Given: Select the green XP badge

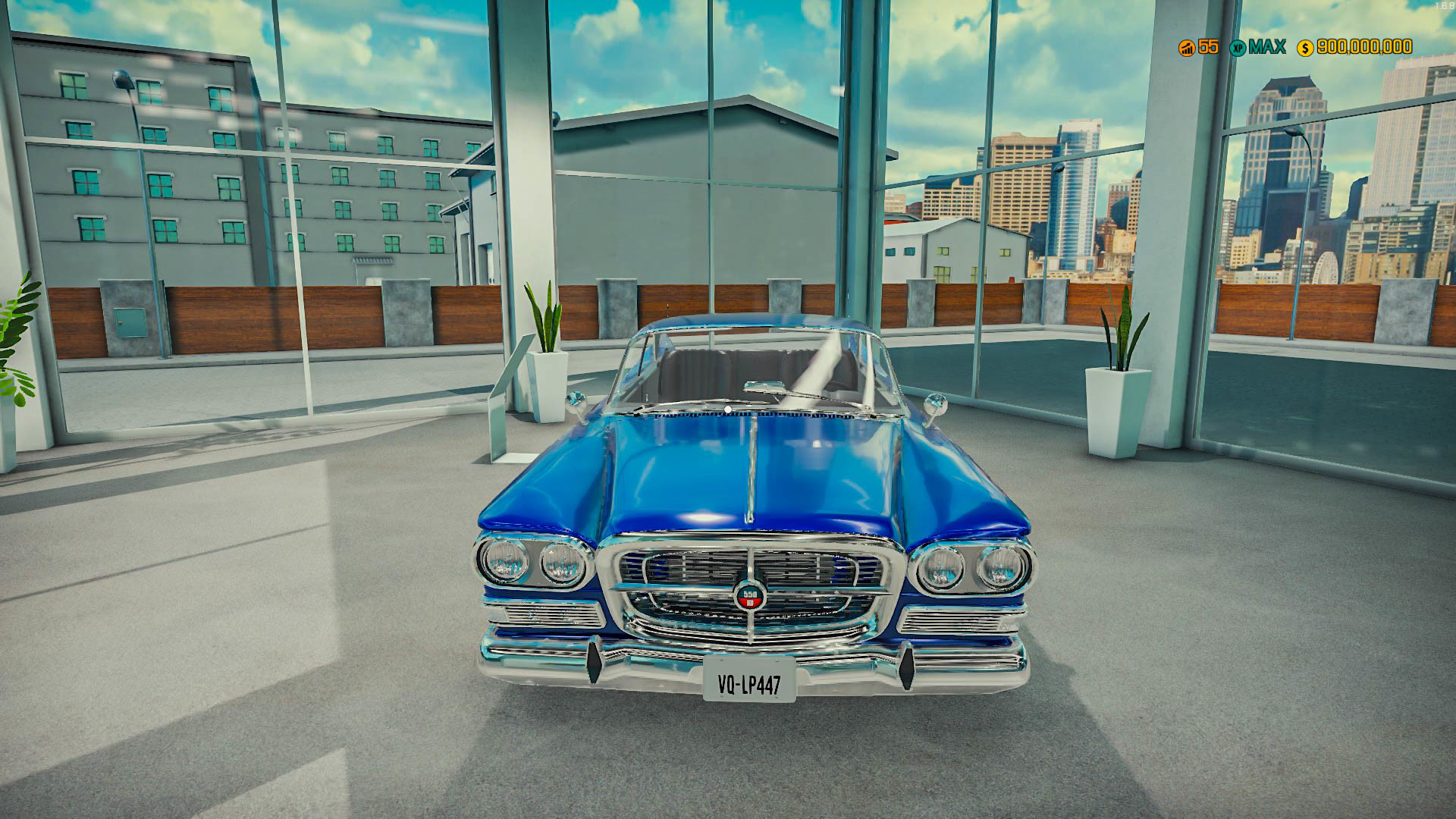Looking at the screenshot, I should tap(1239, 48).
